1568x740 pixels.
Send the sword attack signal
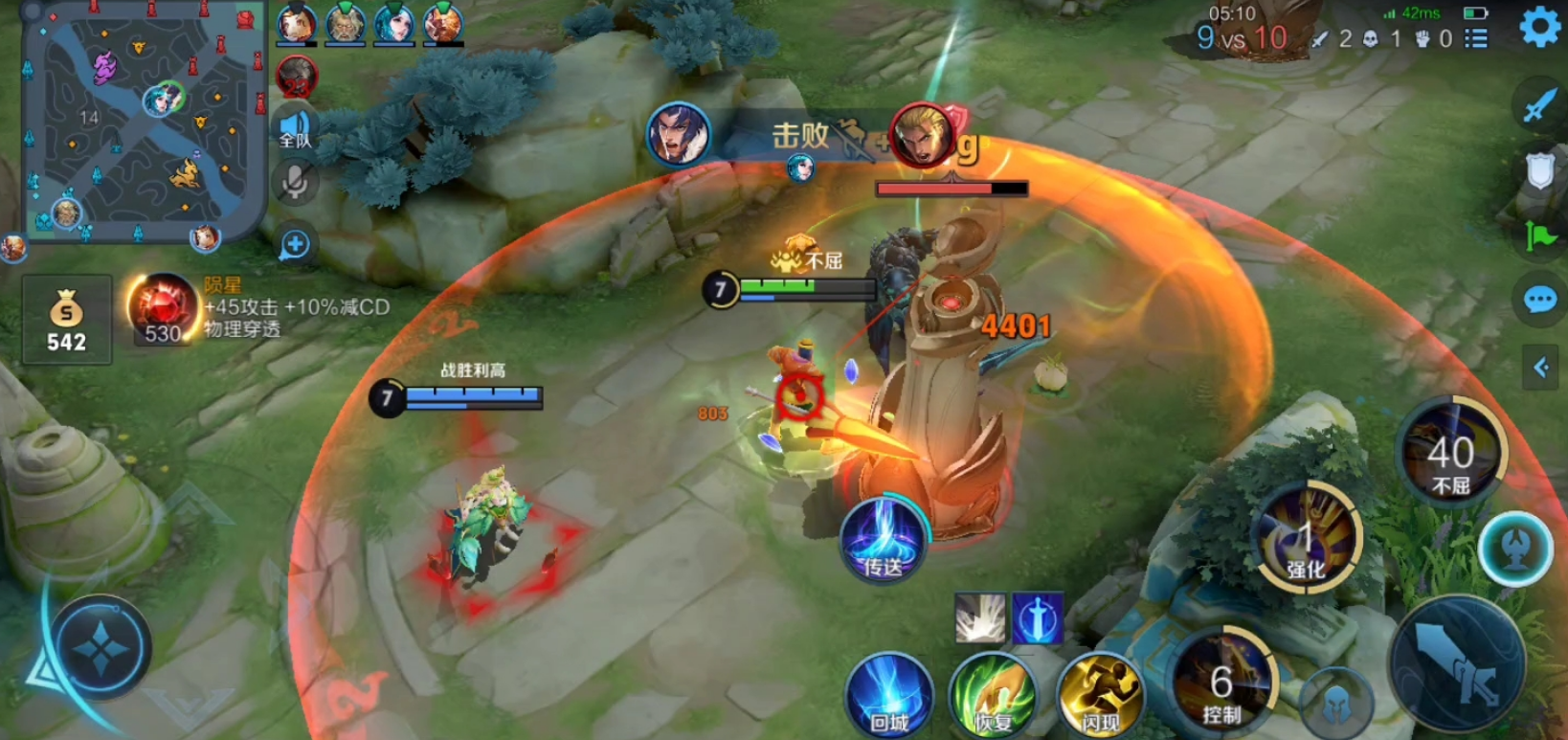1539,105
